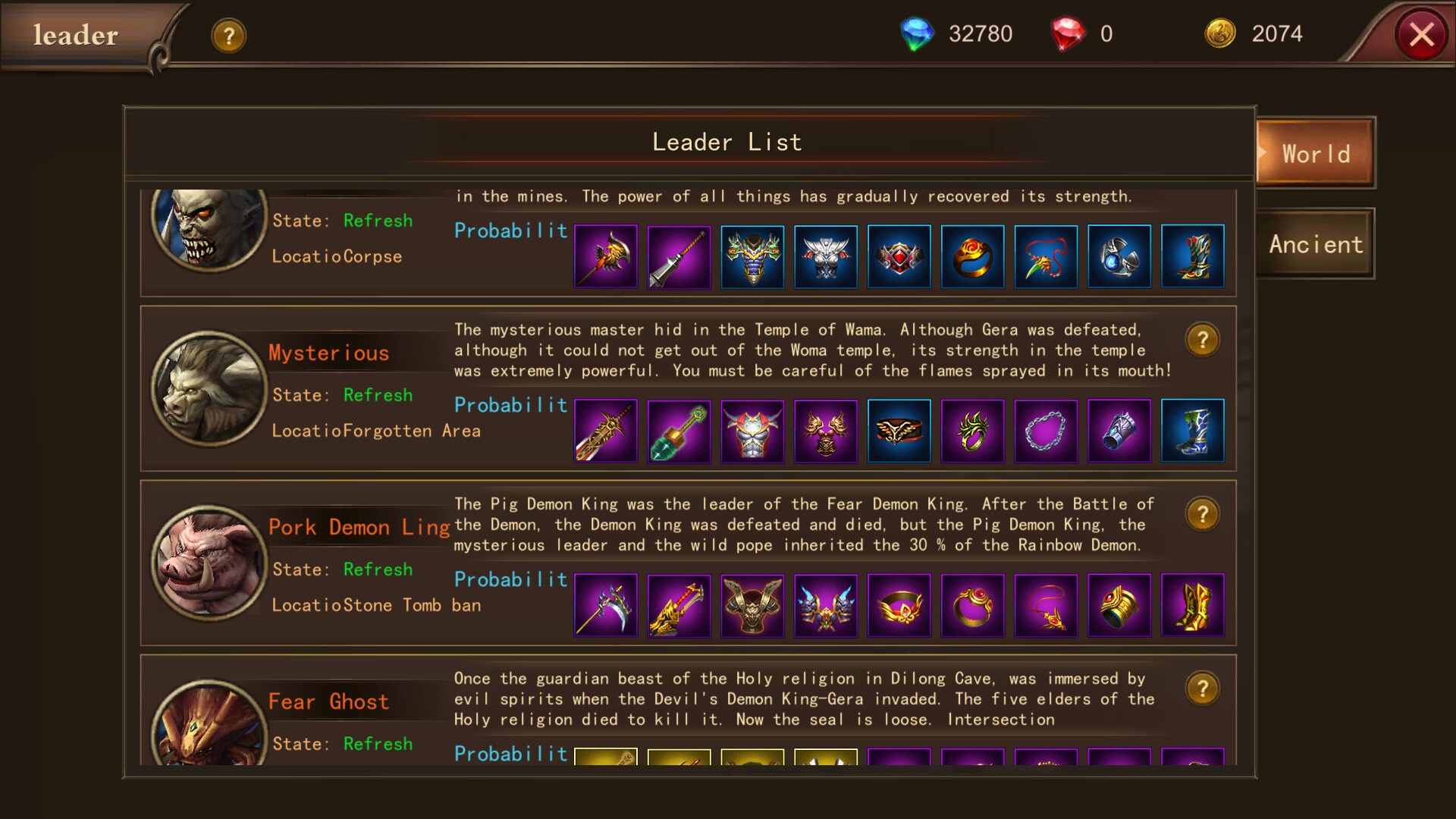This screenshot has width=1456, height=819.
Task: Switch to the Ancient boss list
Action: [x=1315, y=244]
